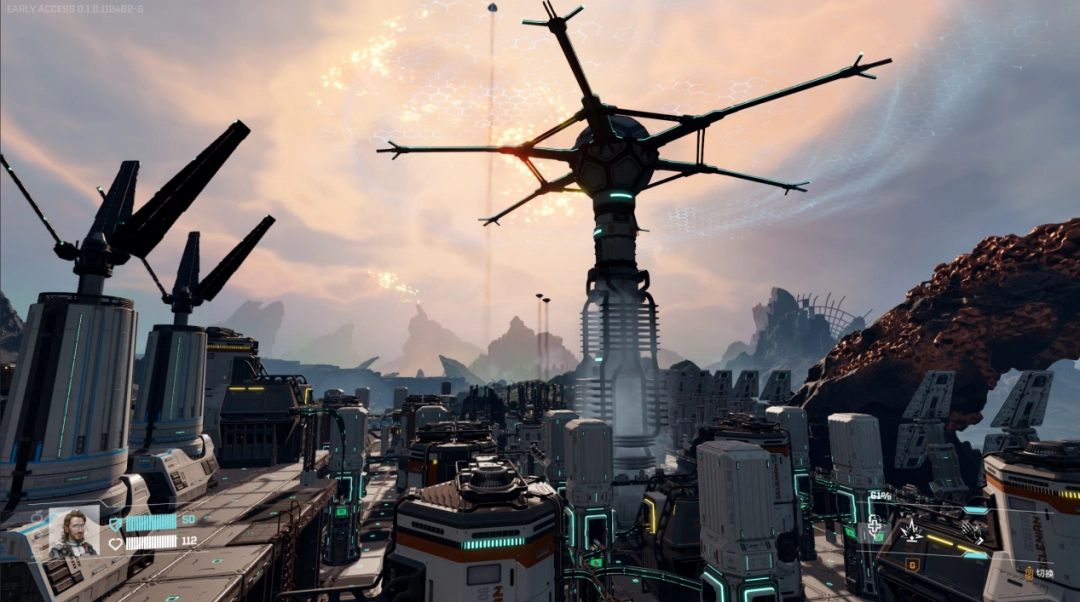Activate the explosion burst ability icon
The width and height of the screenshot is (1080, 602).
coord(912,530)
